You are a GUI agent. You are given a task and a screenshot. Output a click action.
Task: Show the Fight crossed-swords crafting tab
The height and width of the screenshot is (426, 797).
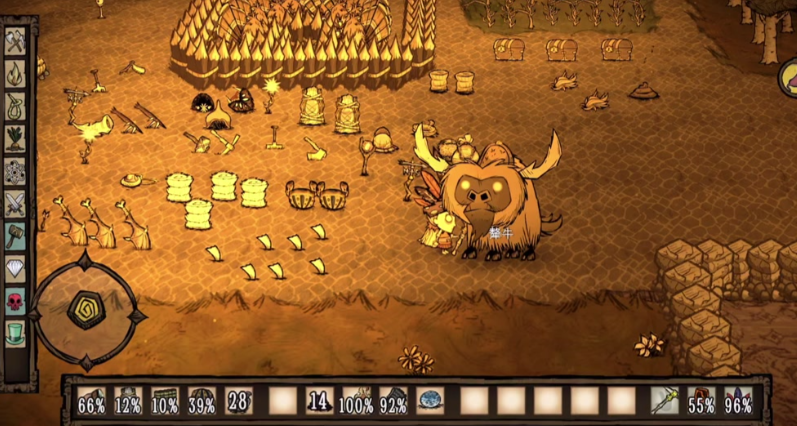(x=16, y=204)
